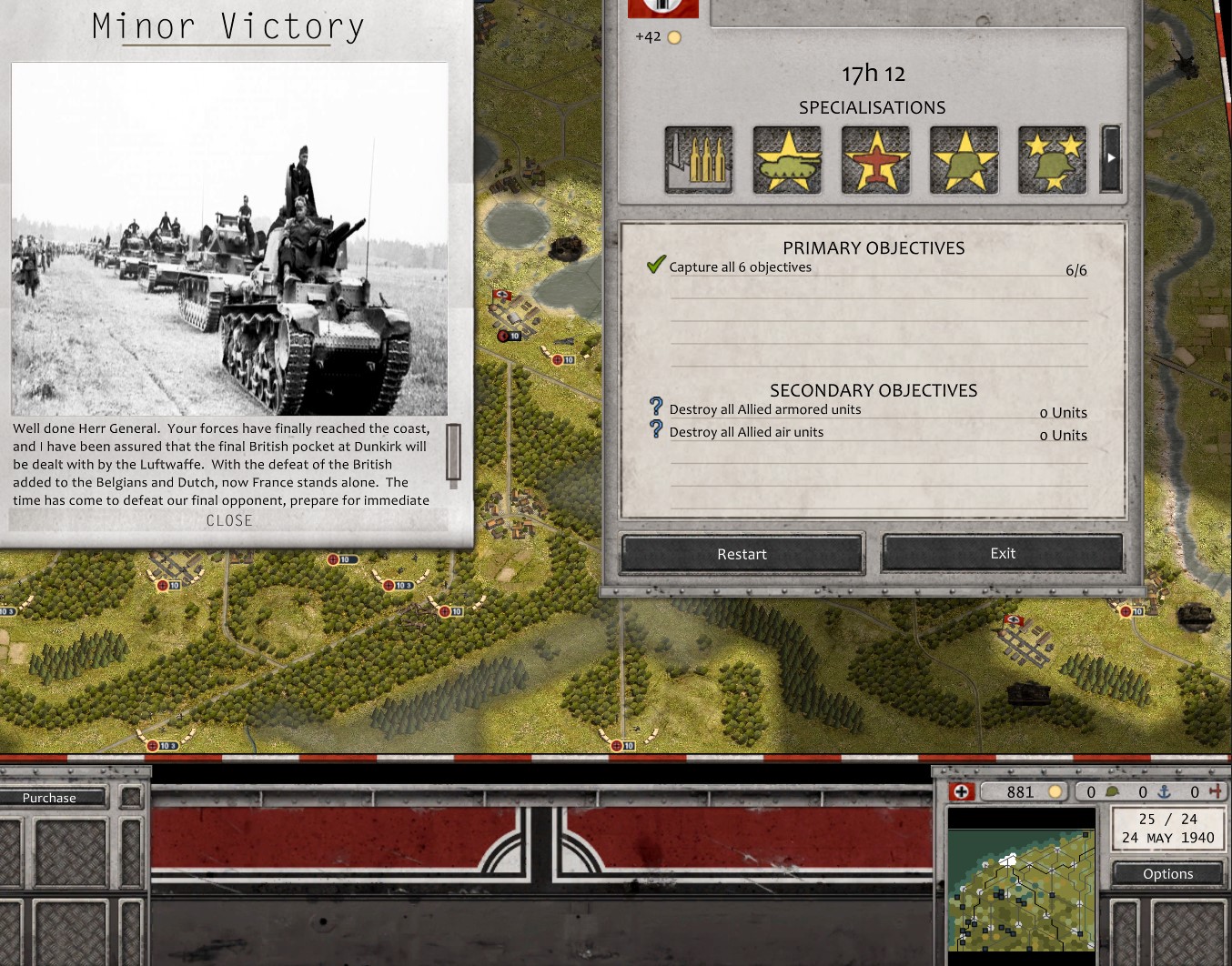Restart the scenario
Screen dimensions: 1232x966
[x=742, y=554]
